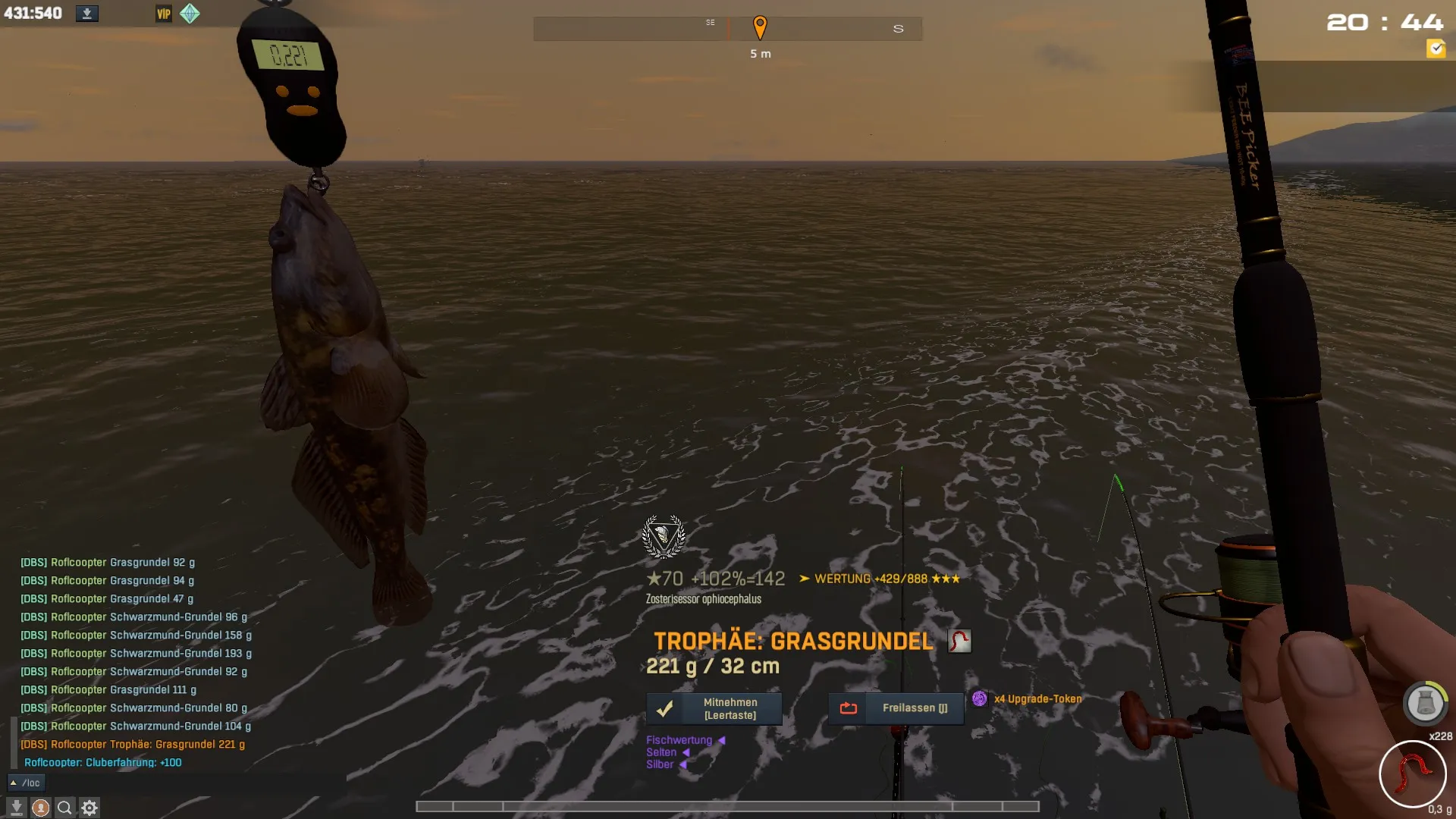The image size is (1456, 819).
Task: Click the Trophäe: Grasgrundel 221 g chat entry
Action: click(133, 744)
